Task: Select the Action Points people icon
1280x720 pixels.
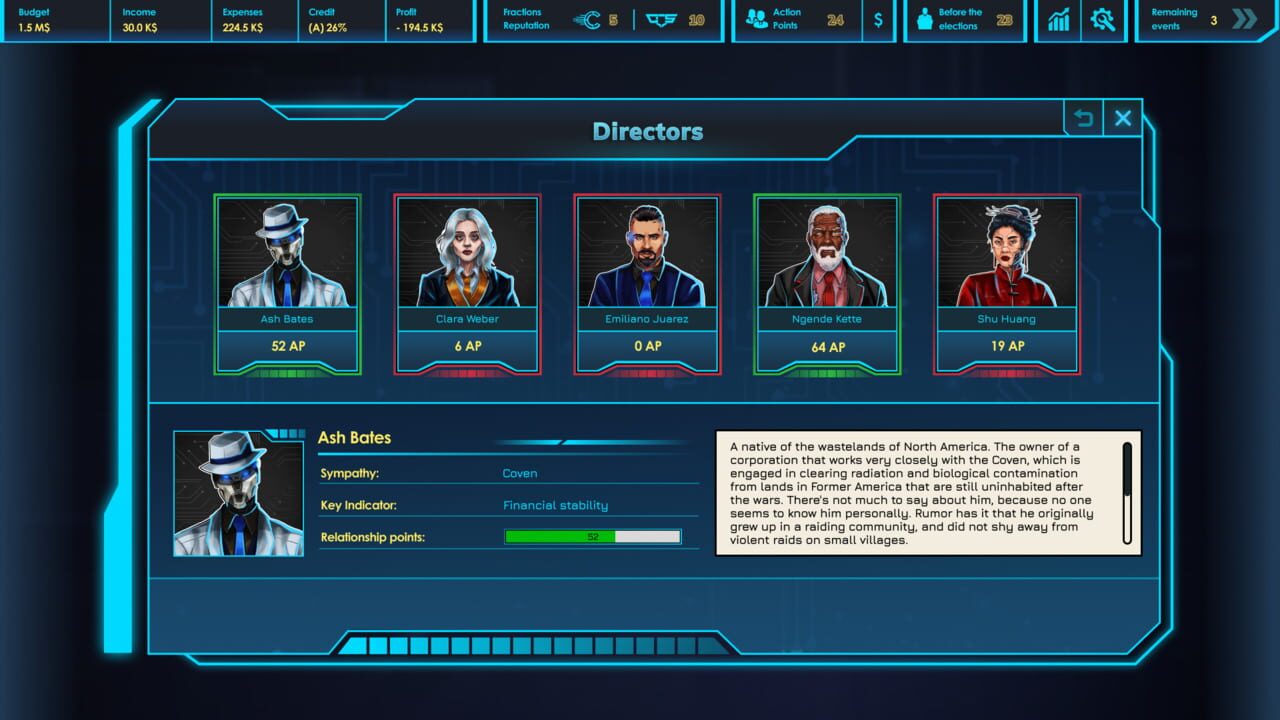Action: [757, 18]
